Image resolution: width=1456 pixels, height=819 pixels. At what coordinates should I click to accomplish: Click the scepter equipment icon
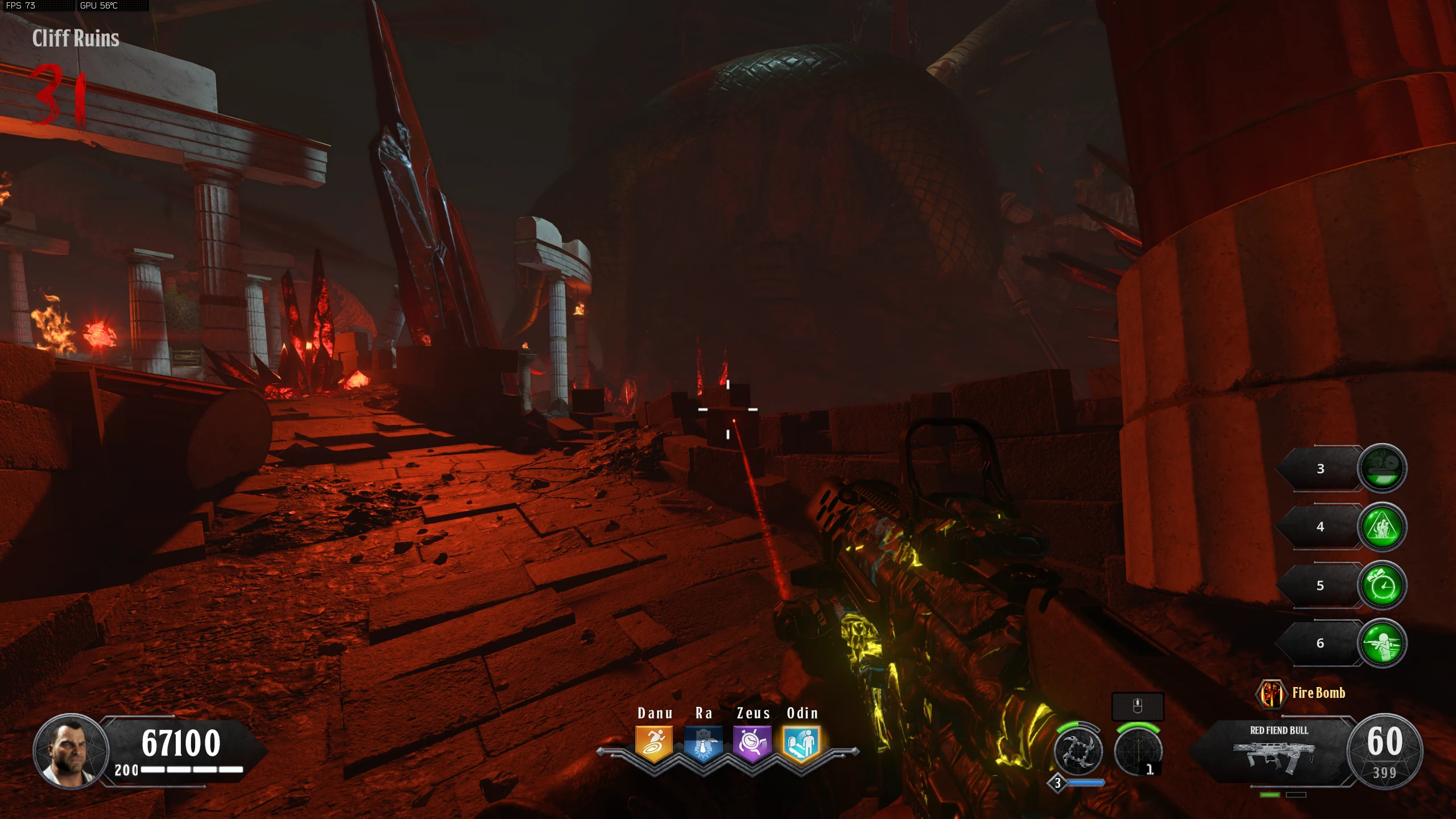(x=1137, y=752)
